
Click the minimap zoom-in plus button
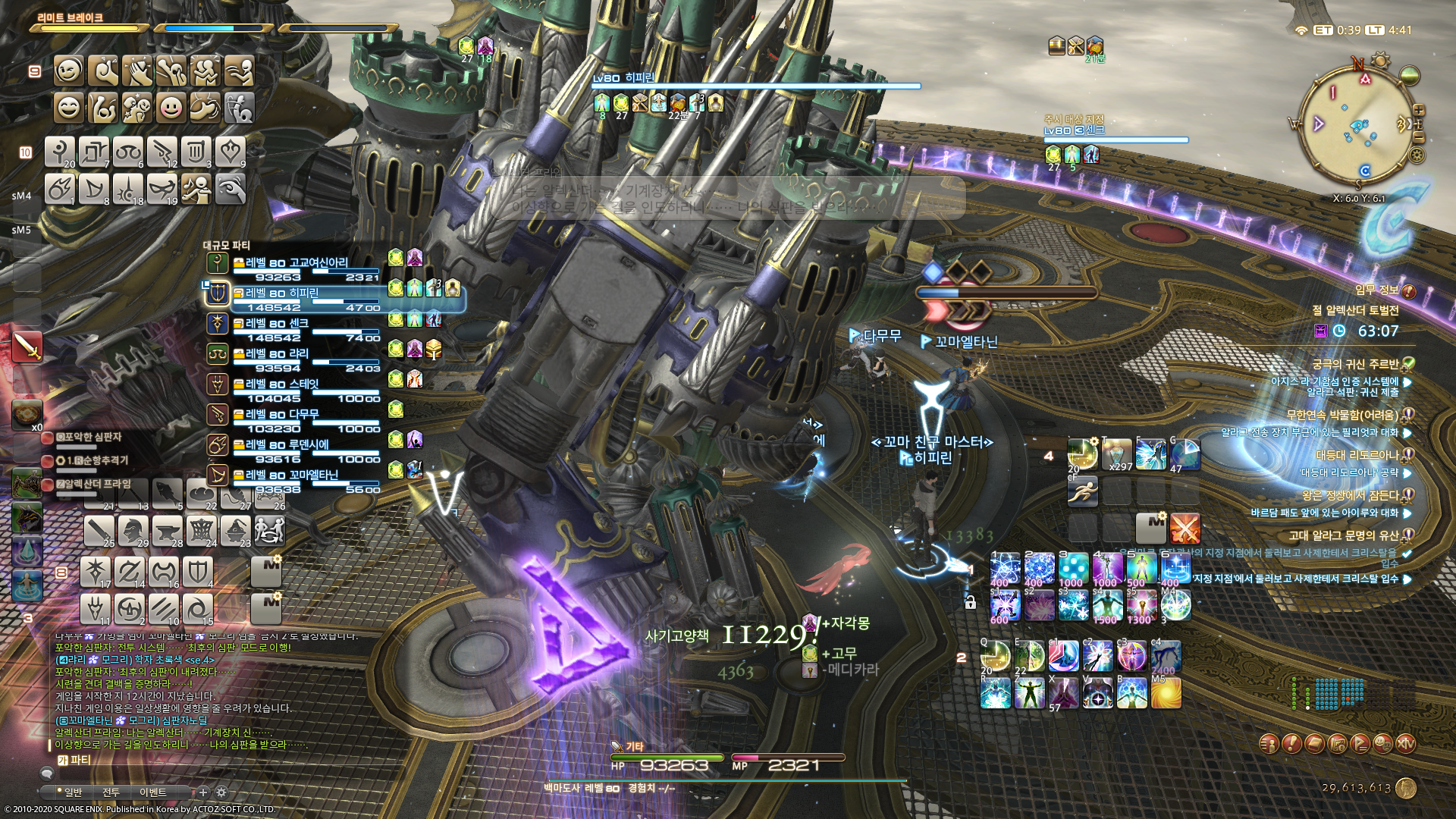tap(1418, 111)
